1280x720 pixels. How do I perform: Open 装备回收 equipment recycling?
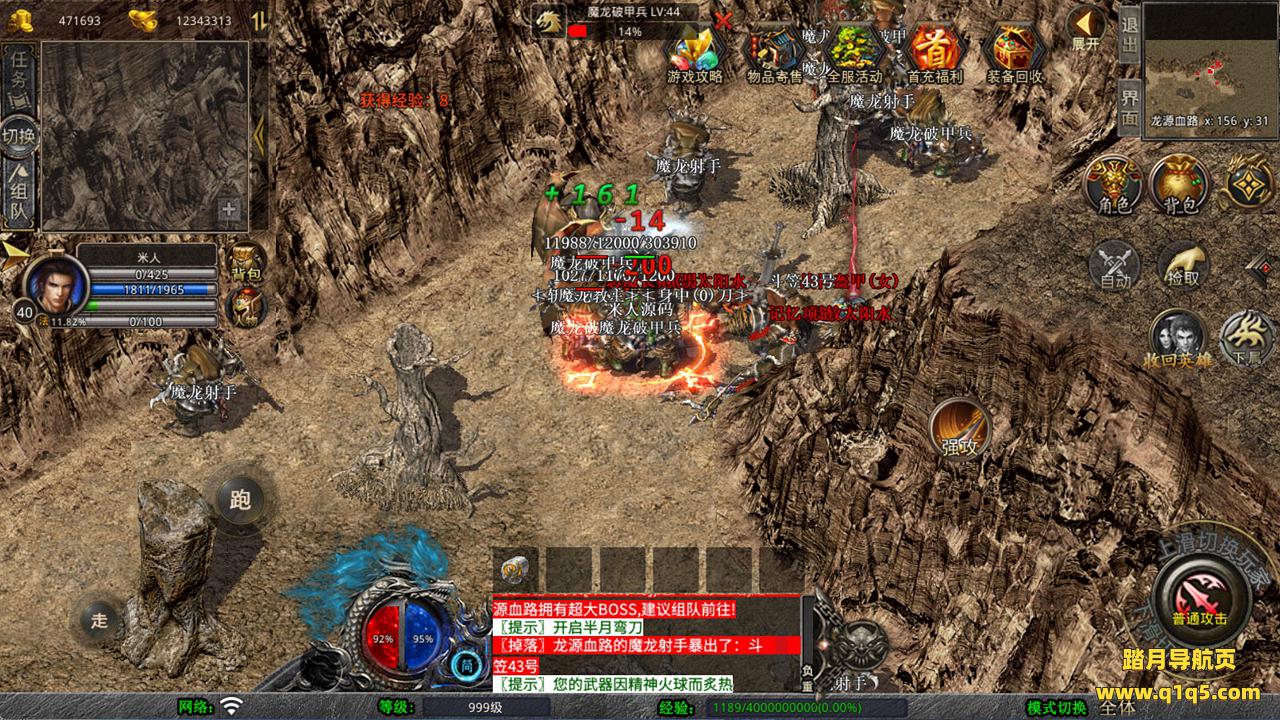pyautogui.click(x=1015, y=52)
